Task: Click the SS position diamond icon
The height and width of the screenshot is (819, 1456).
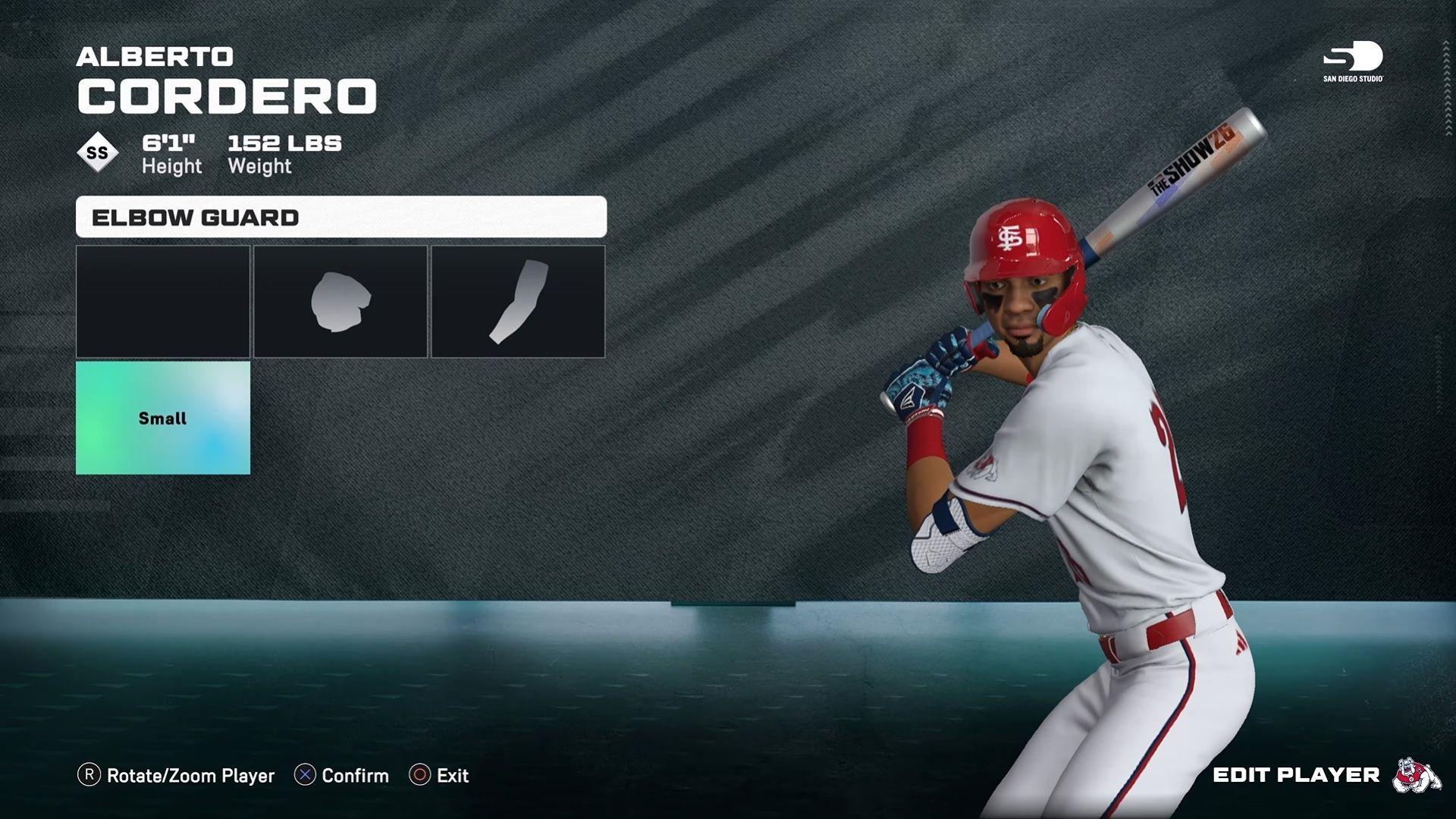Action: 97,152
